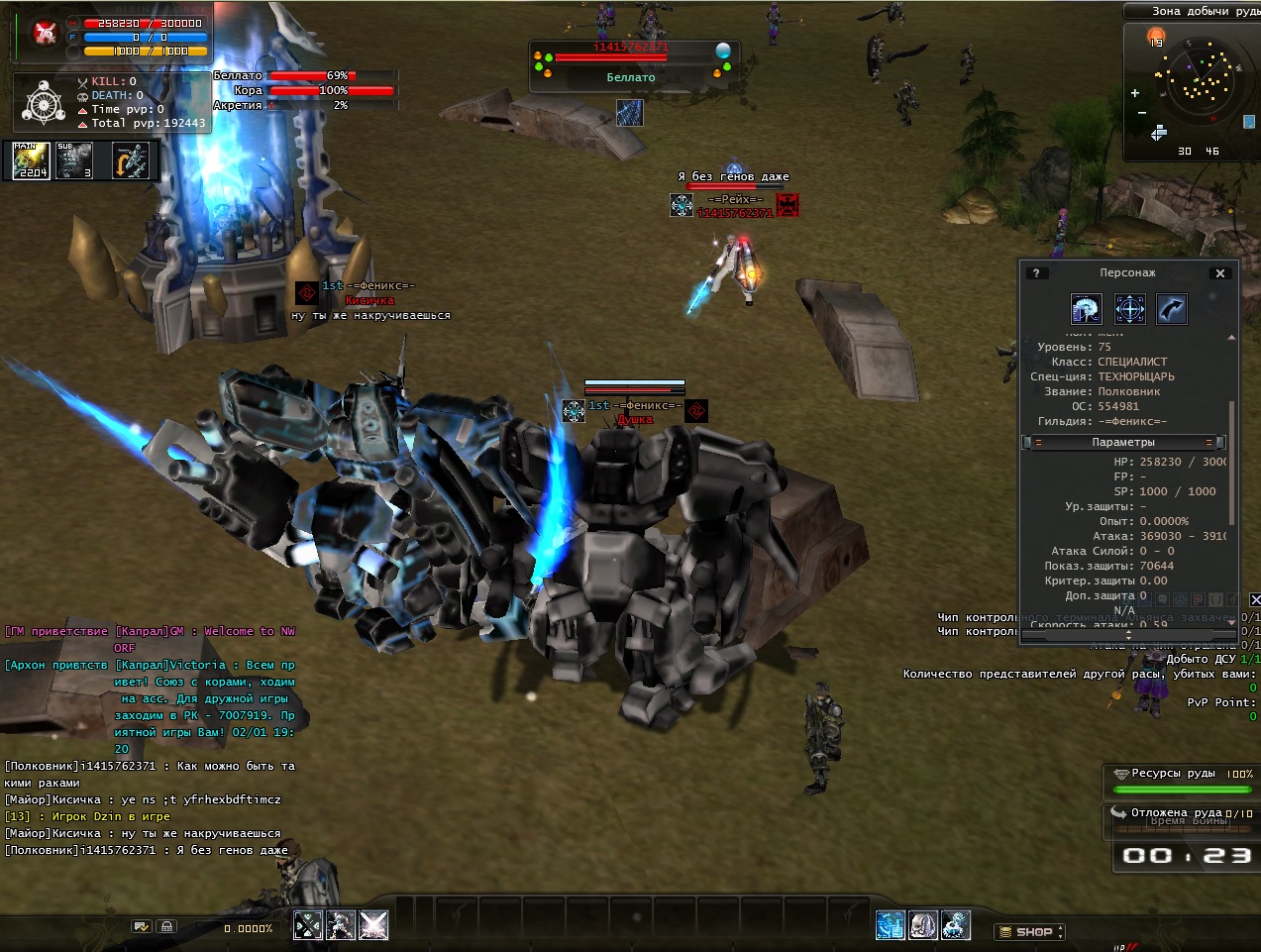1261x952 pixels.
Task: Zoom in the minimap with the plus button
Action: (1135, 93)
